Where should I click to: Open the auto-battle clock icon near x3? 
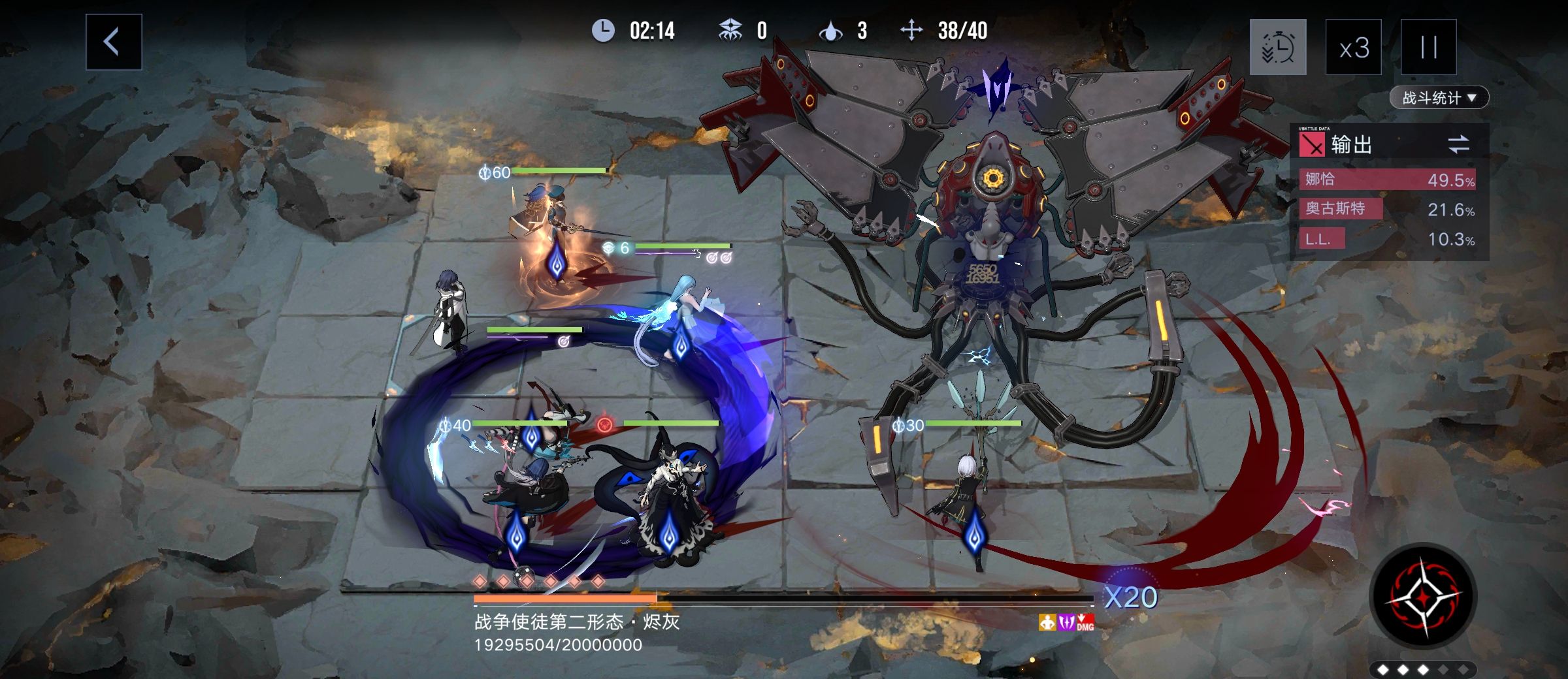click(1279, 46)
